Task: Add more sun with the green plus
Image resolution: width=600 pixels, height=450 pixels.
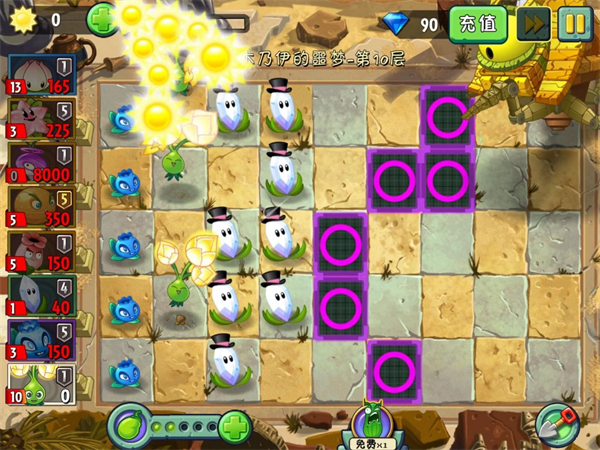Action: coord(102,19)
